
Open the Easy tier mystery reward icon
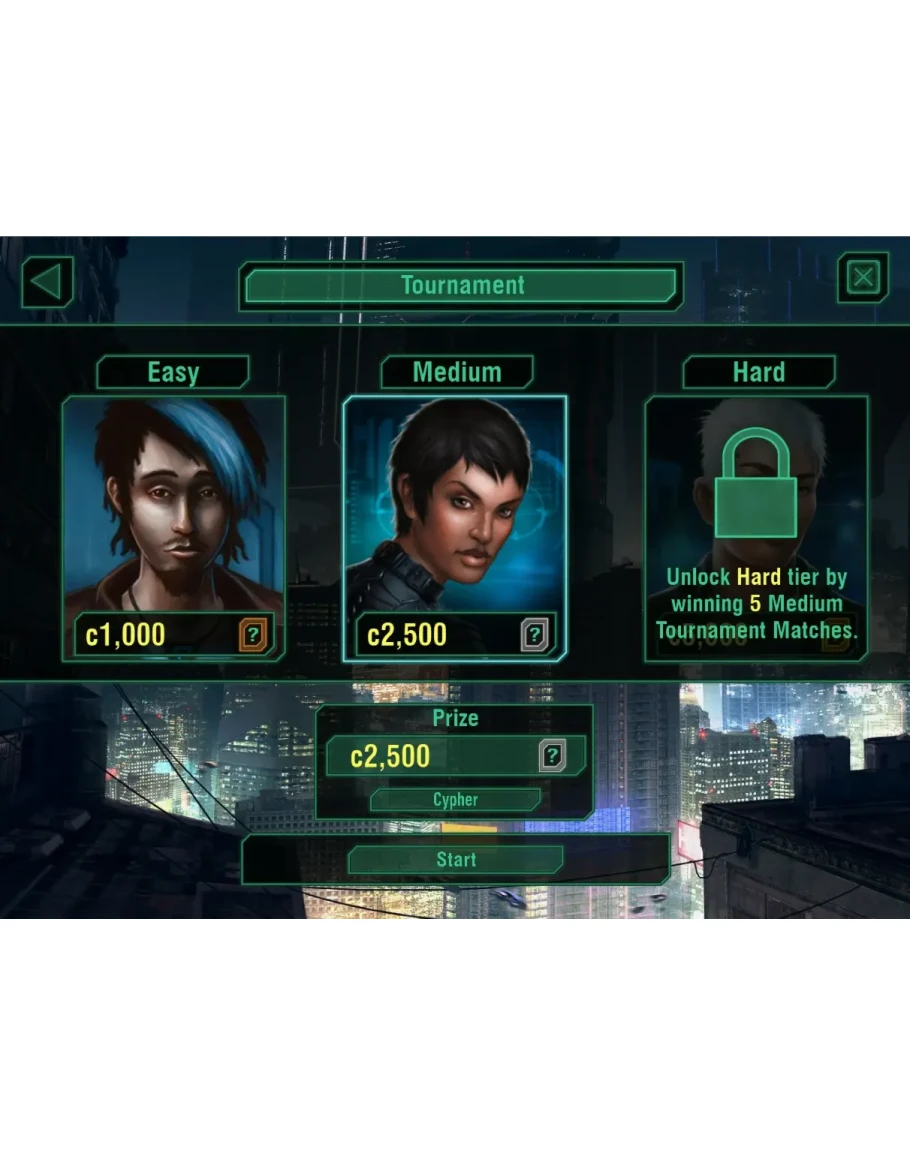253,635
